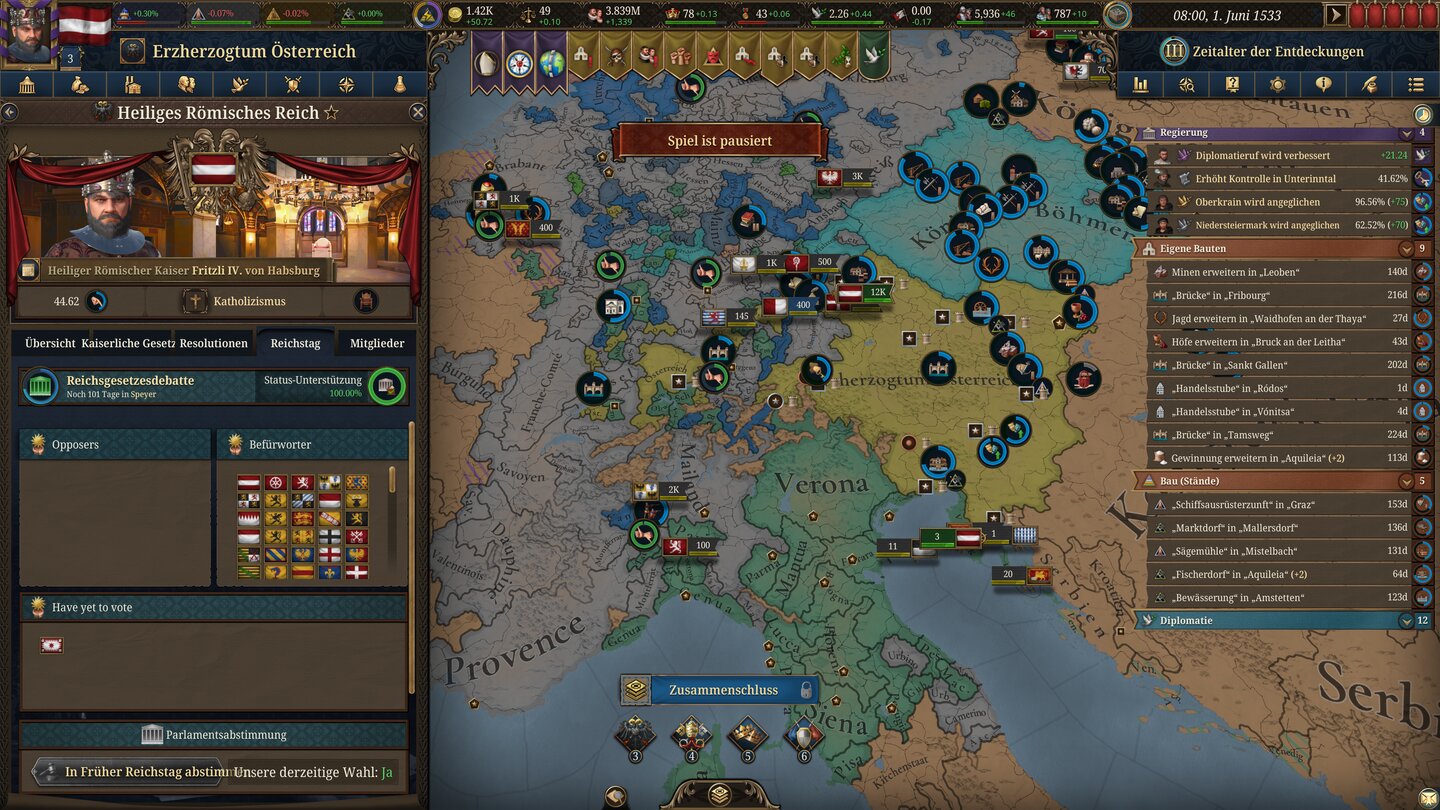The height and width of the screenshot is (810, 1440).
Task: Expand the Diplomatie section
Action: 1406,620
